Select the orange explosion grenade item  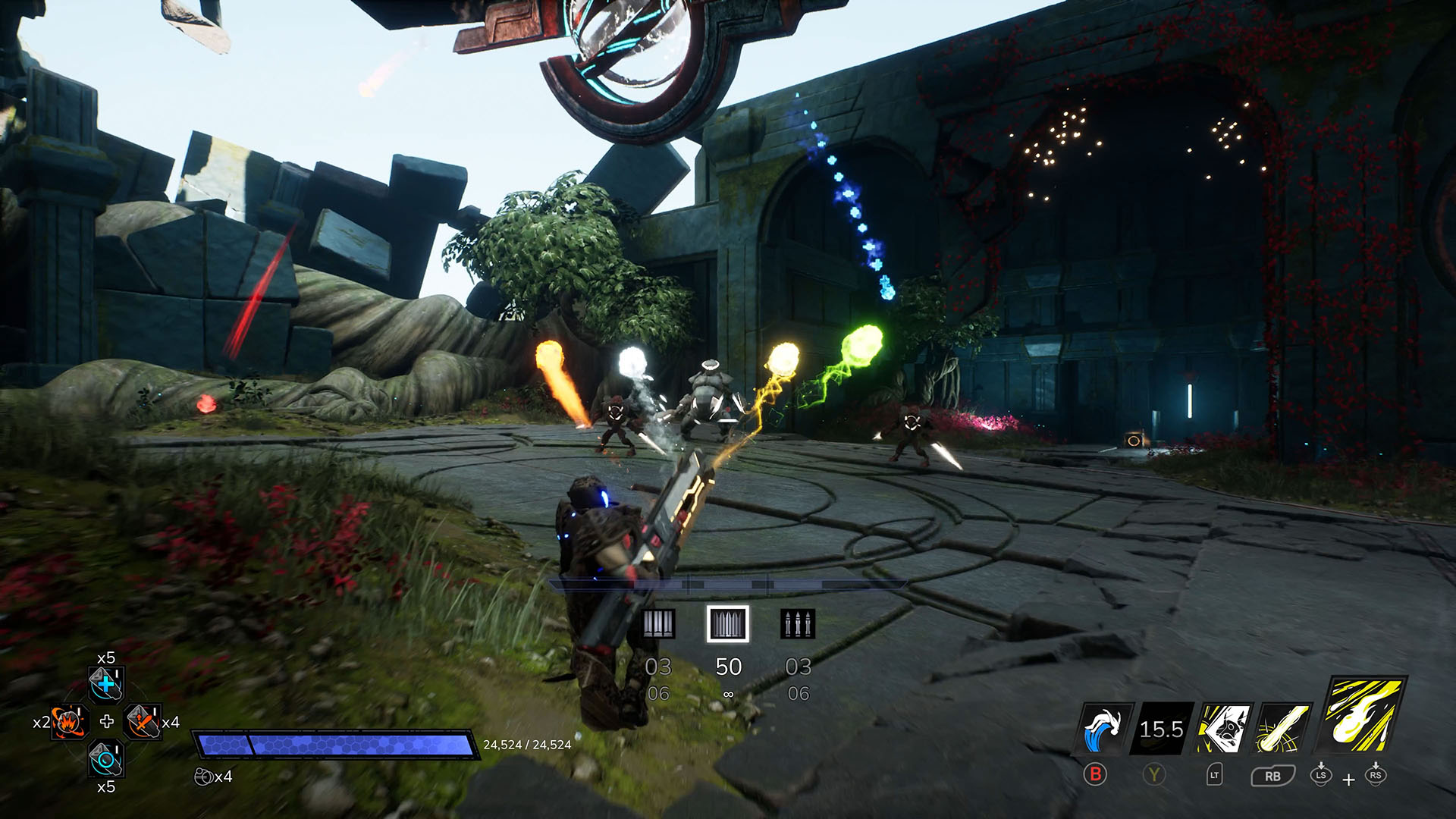tap(70, 722)
